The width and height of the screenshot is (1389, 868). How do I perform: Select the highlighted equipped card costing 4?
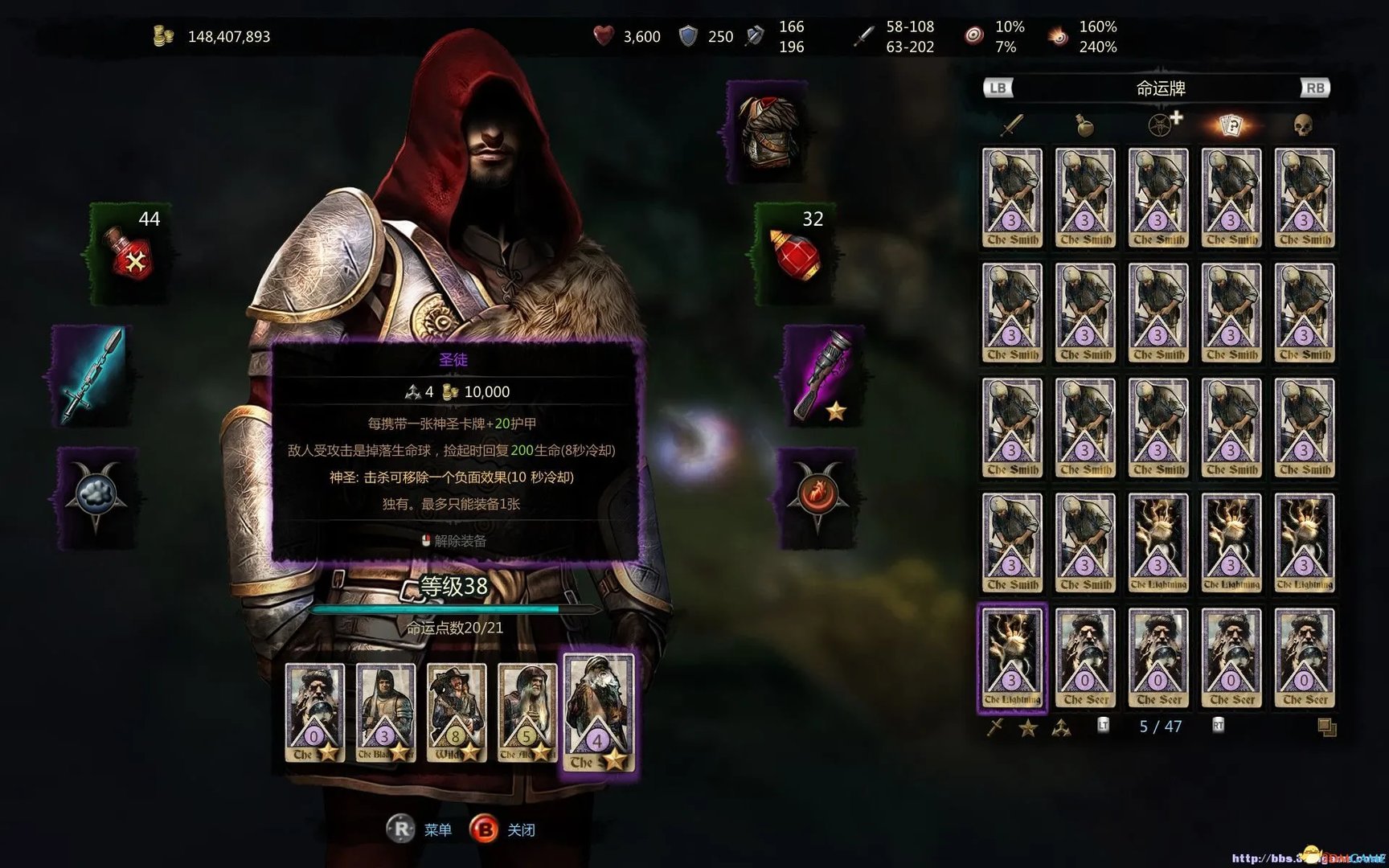click(x=599, y=713)
